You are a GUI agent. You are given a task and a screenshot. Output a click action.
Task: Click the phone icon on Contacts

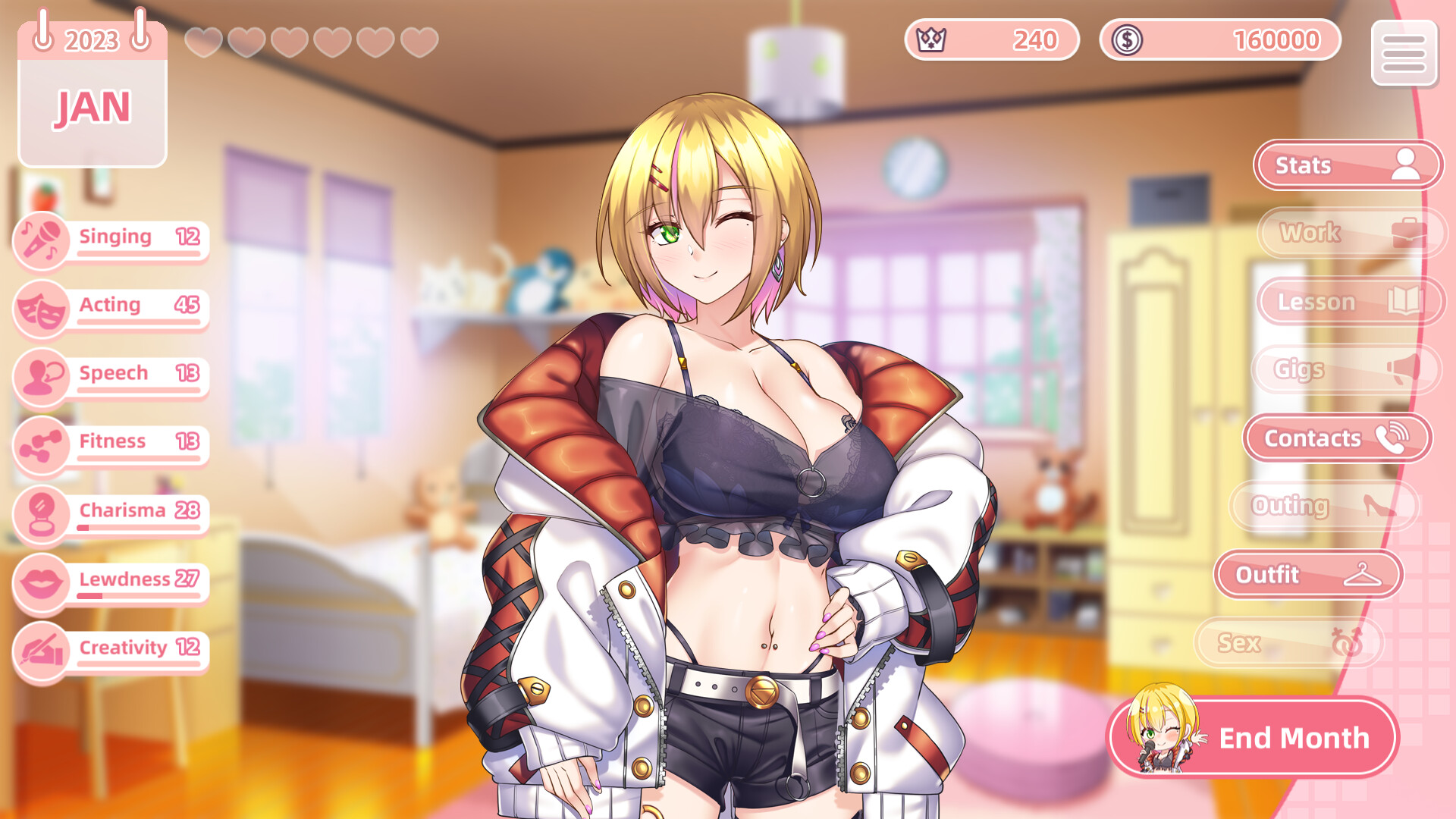[x=1393, y=438]
